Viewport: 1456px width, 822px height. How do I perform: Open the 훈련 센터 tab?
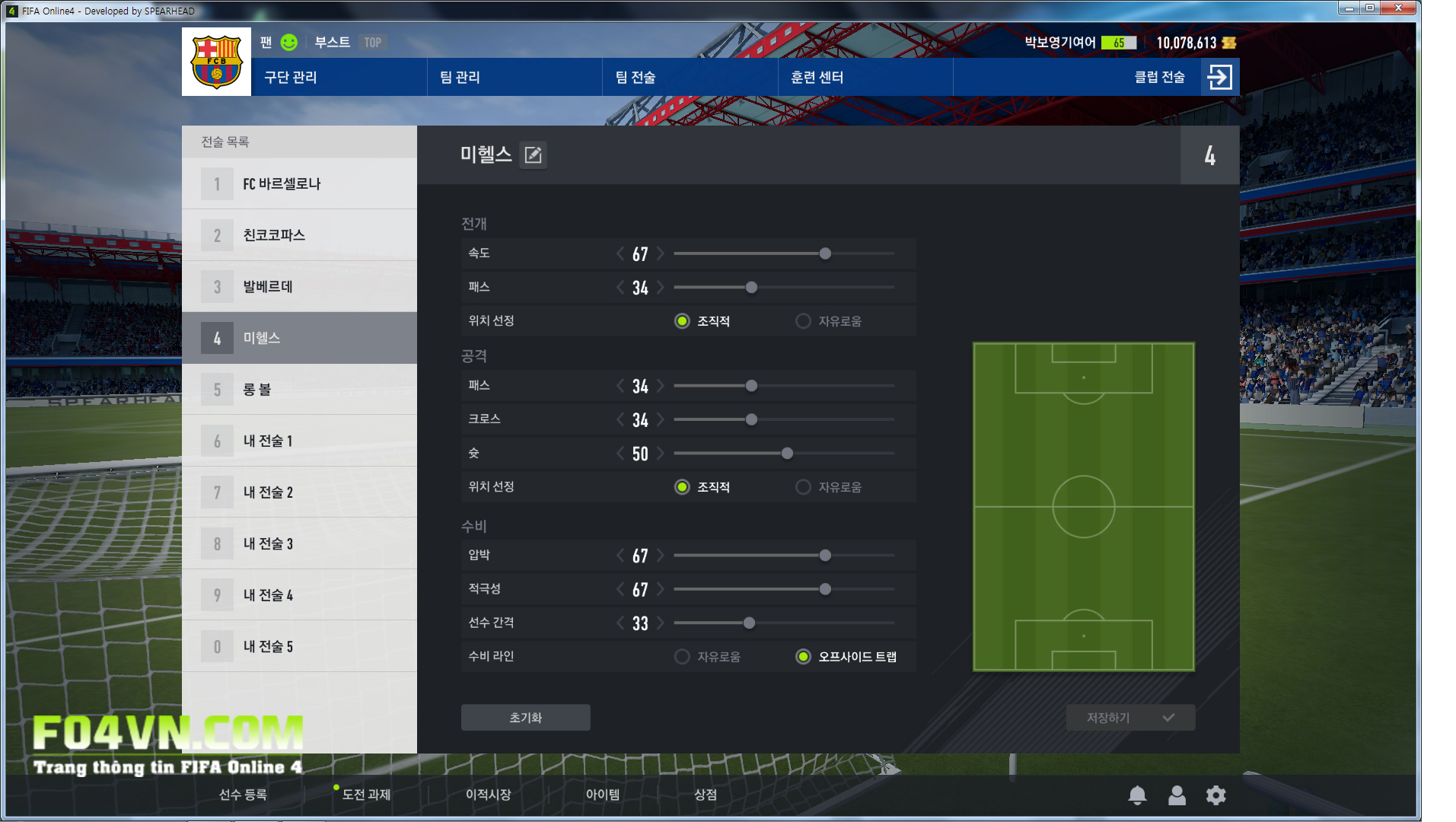click(817, 77)
